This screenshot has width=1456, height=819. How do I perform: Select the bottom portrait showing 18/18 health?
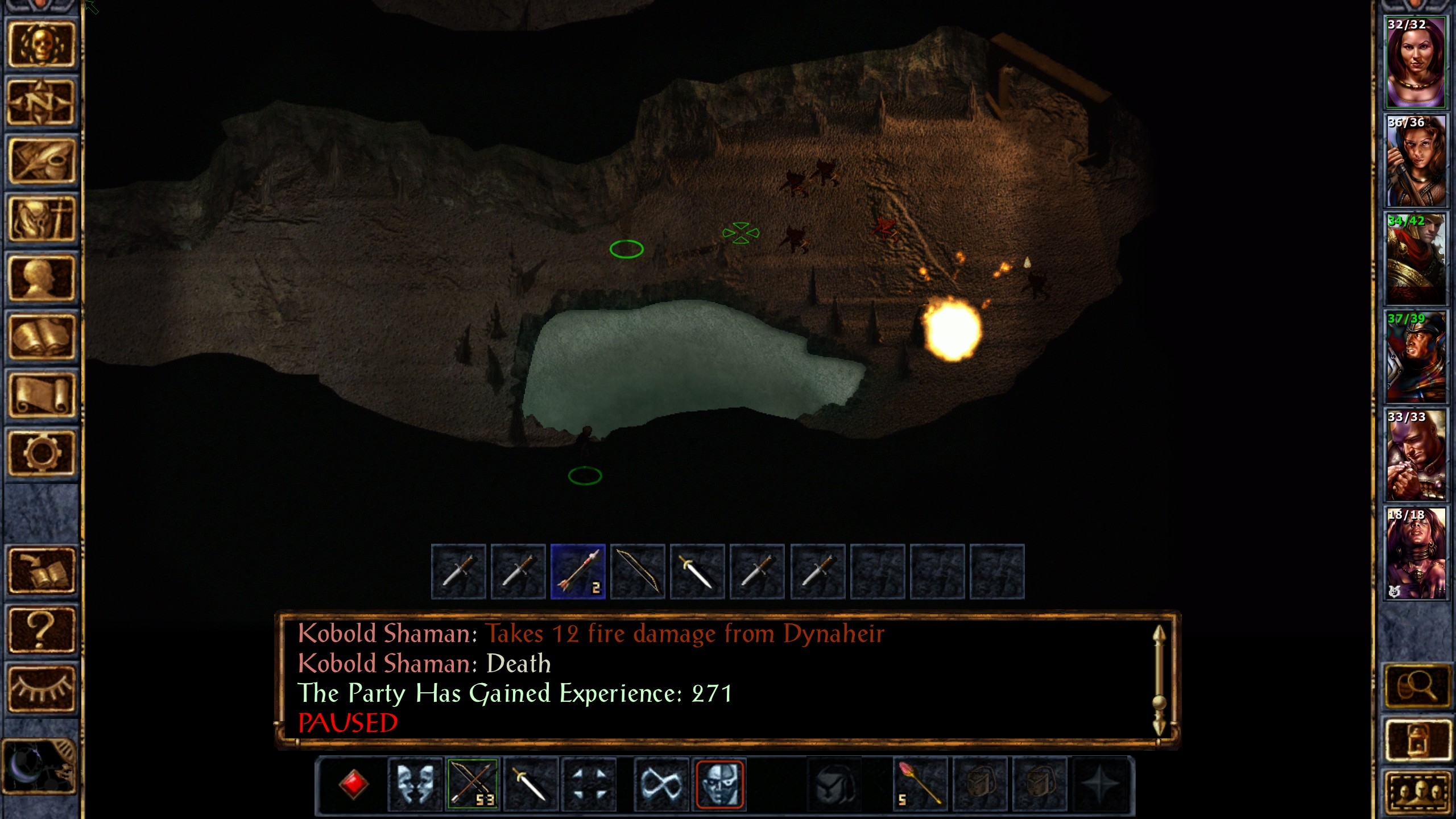click(x=1416, y=554)
